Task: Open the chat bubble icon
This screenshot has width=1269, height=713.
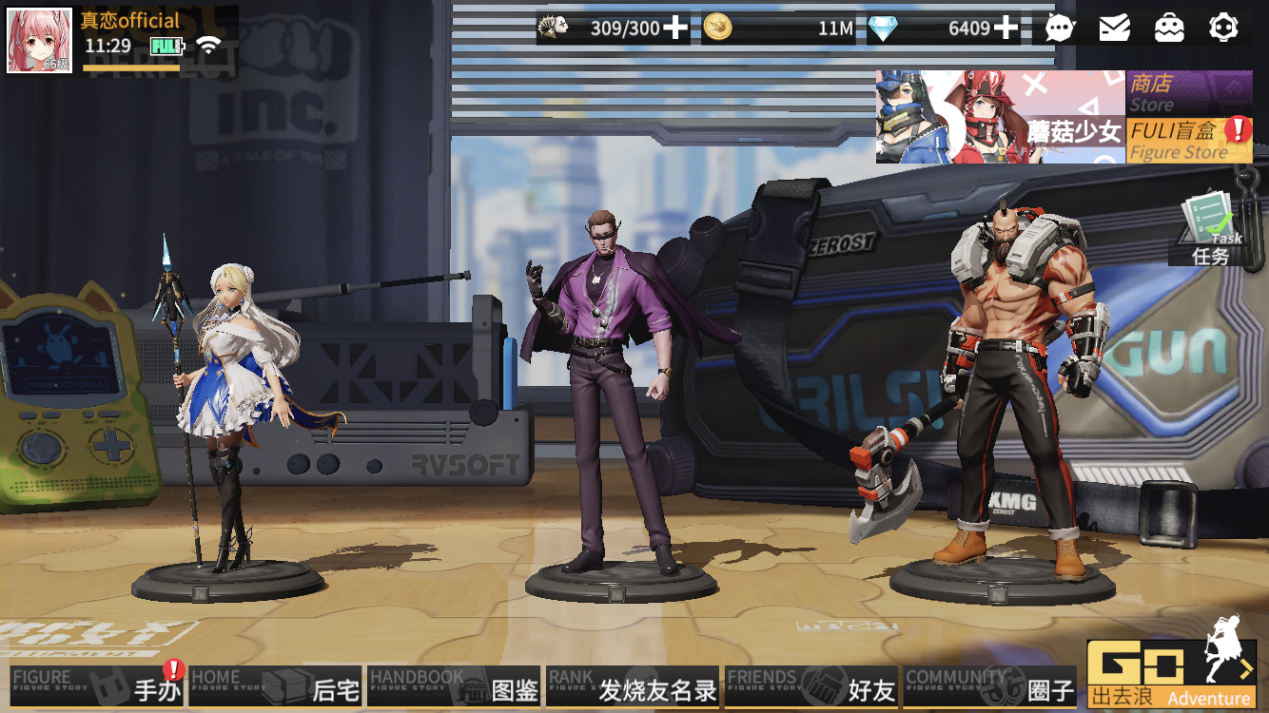Action: click(1060, 28)
